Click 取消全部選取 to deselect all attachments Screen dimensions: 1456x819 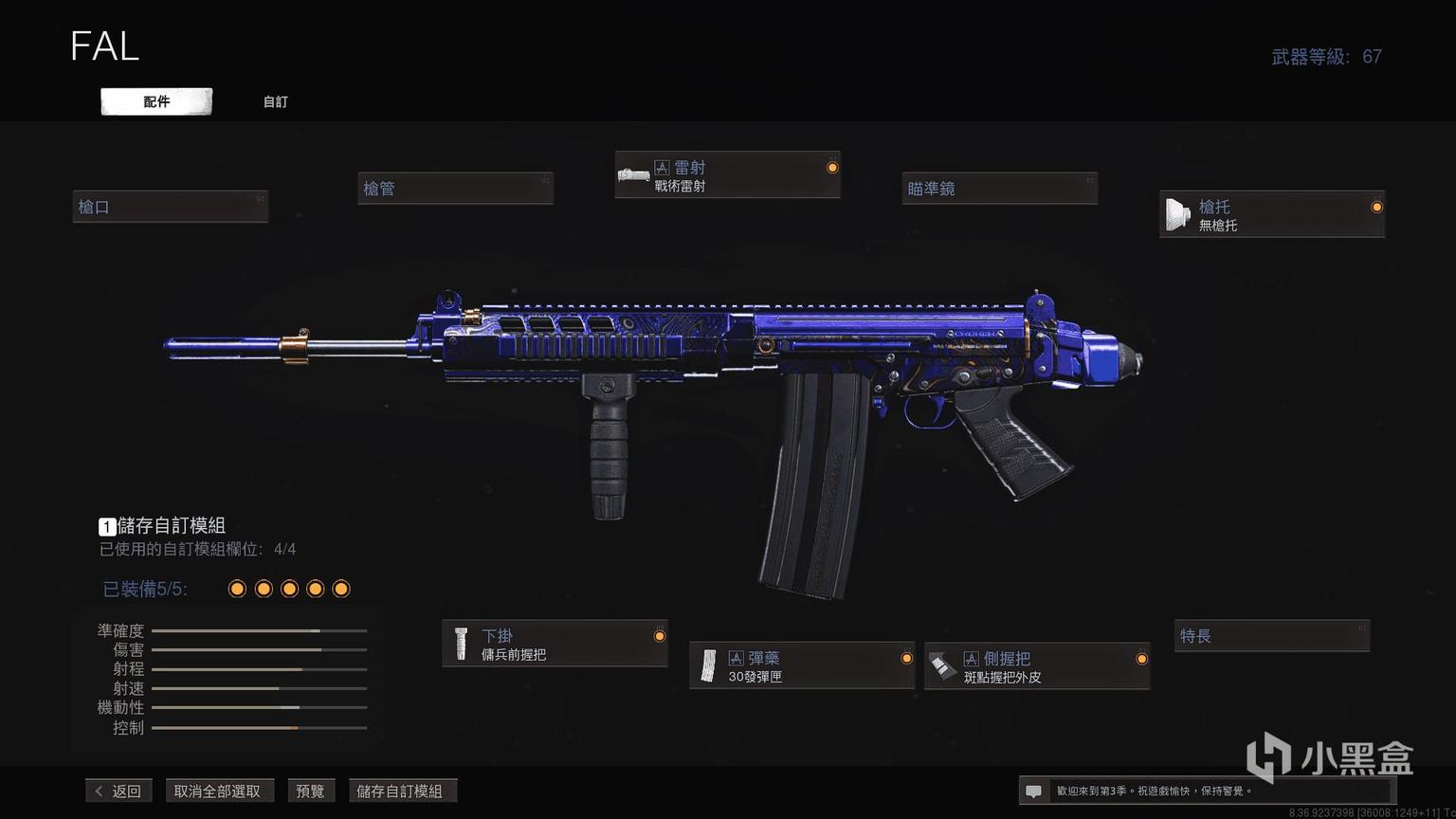217,791
